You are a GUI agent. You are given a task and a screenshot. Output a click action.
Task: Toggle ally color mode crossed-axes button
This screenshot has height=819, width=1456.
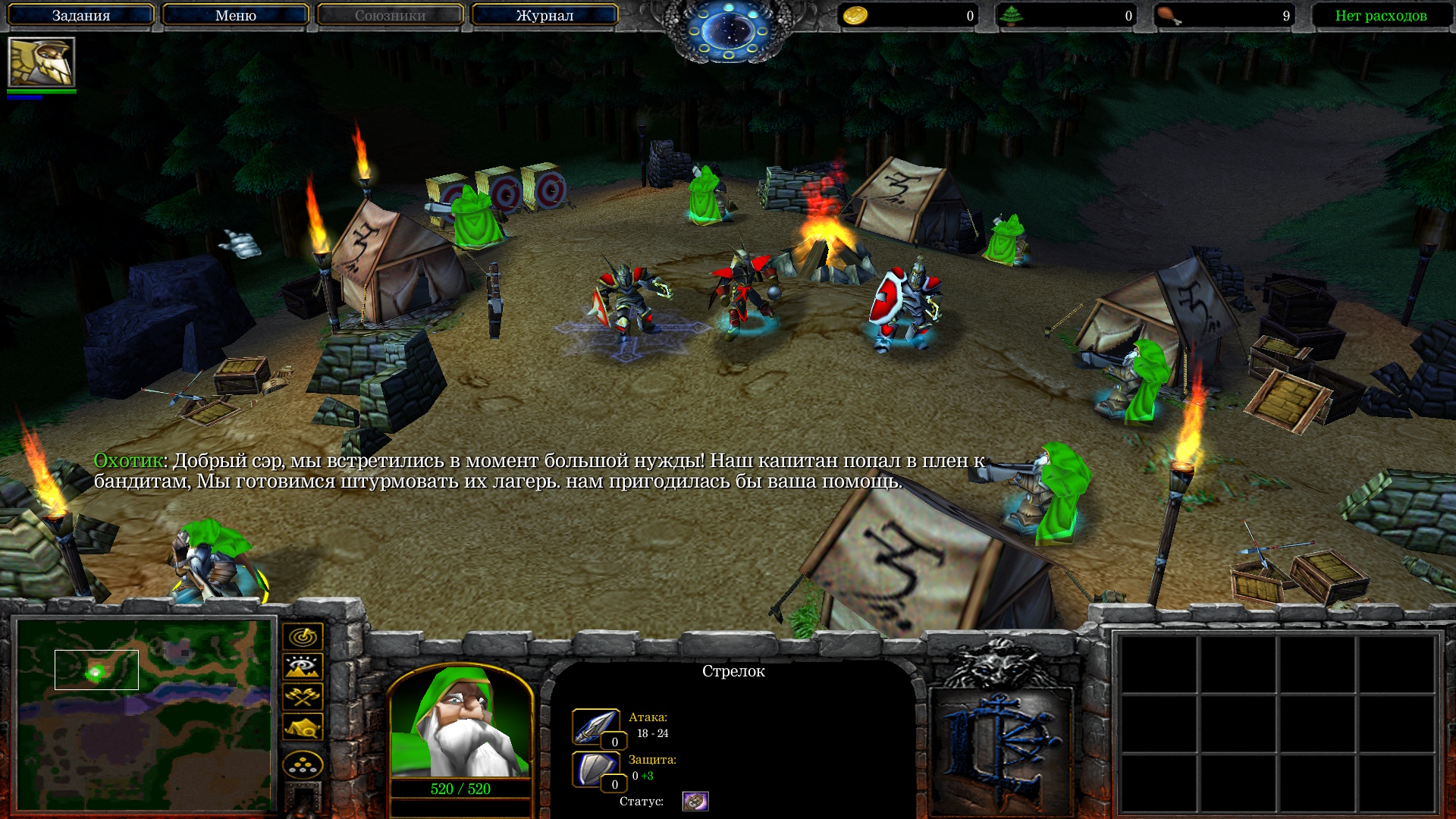[303, 696]
